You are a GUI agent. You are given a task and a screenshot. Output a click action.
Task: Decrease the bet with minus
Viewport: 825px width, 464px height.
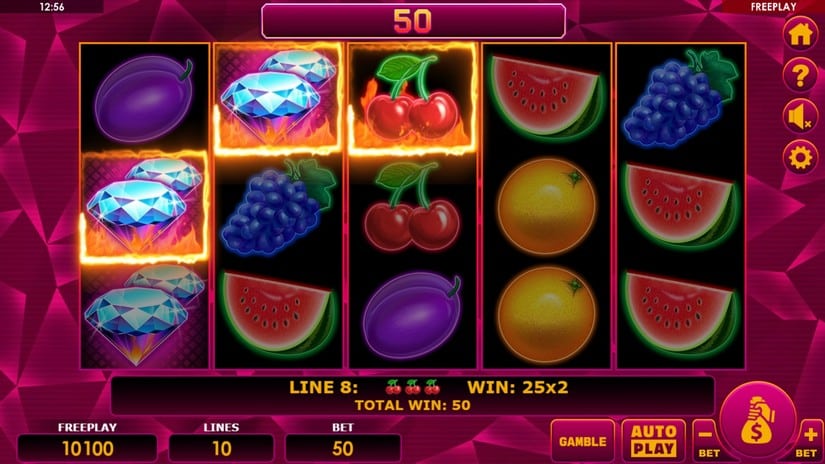(705, 437)
